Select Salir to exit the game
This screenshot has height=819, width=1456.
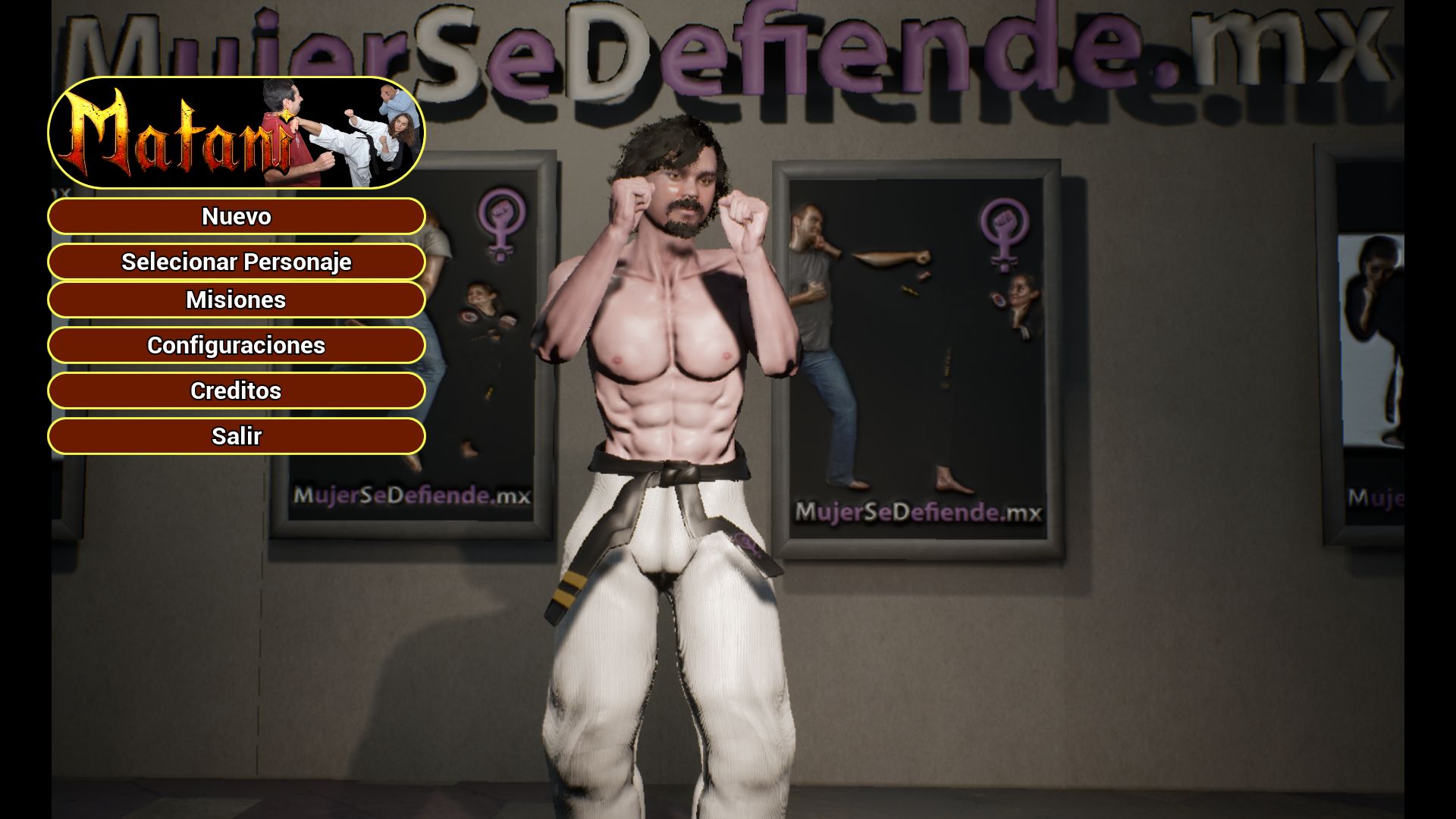[x=236, y=437]
